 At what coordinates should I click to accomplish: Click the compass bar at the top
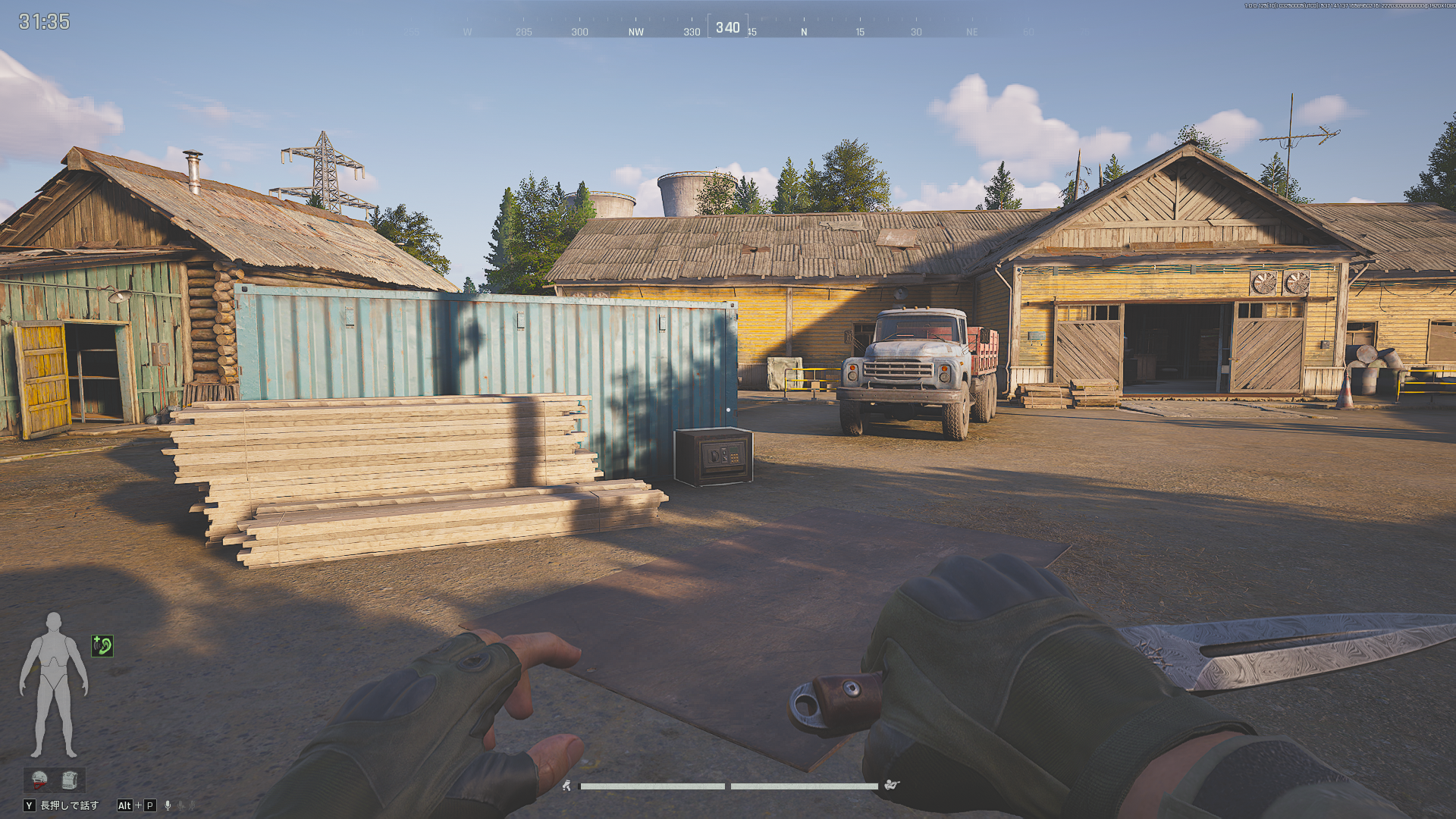(727, 28)
